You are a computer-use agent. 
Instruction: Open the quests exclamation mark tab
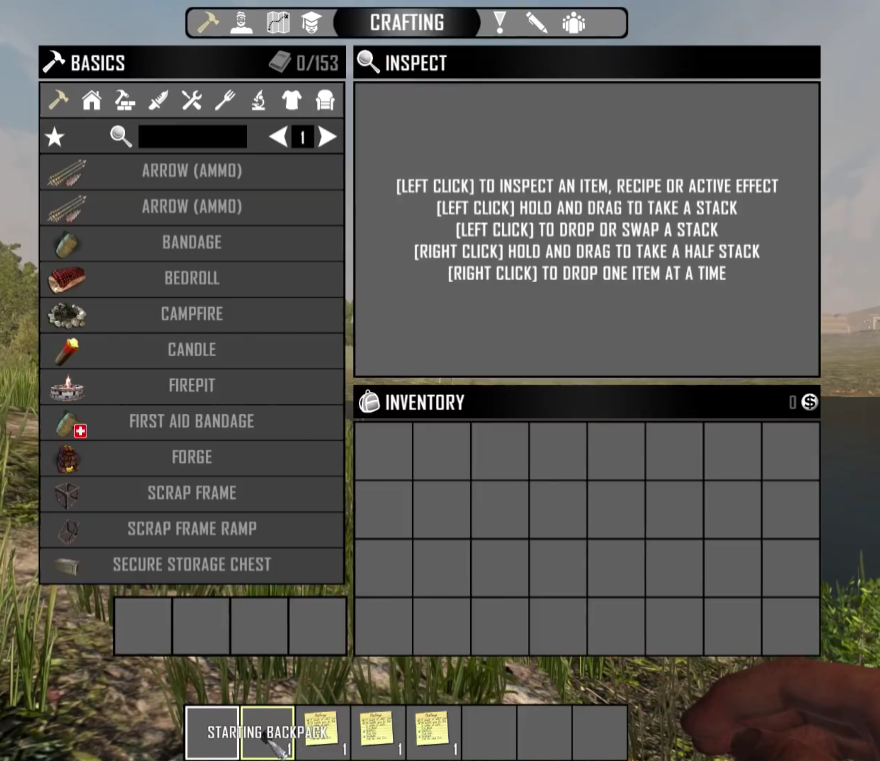pyautogui.click(x=500, y=22)
